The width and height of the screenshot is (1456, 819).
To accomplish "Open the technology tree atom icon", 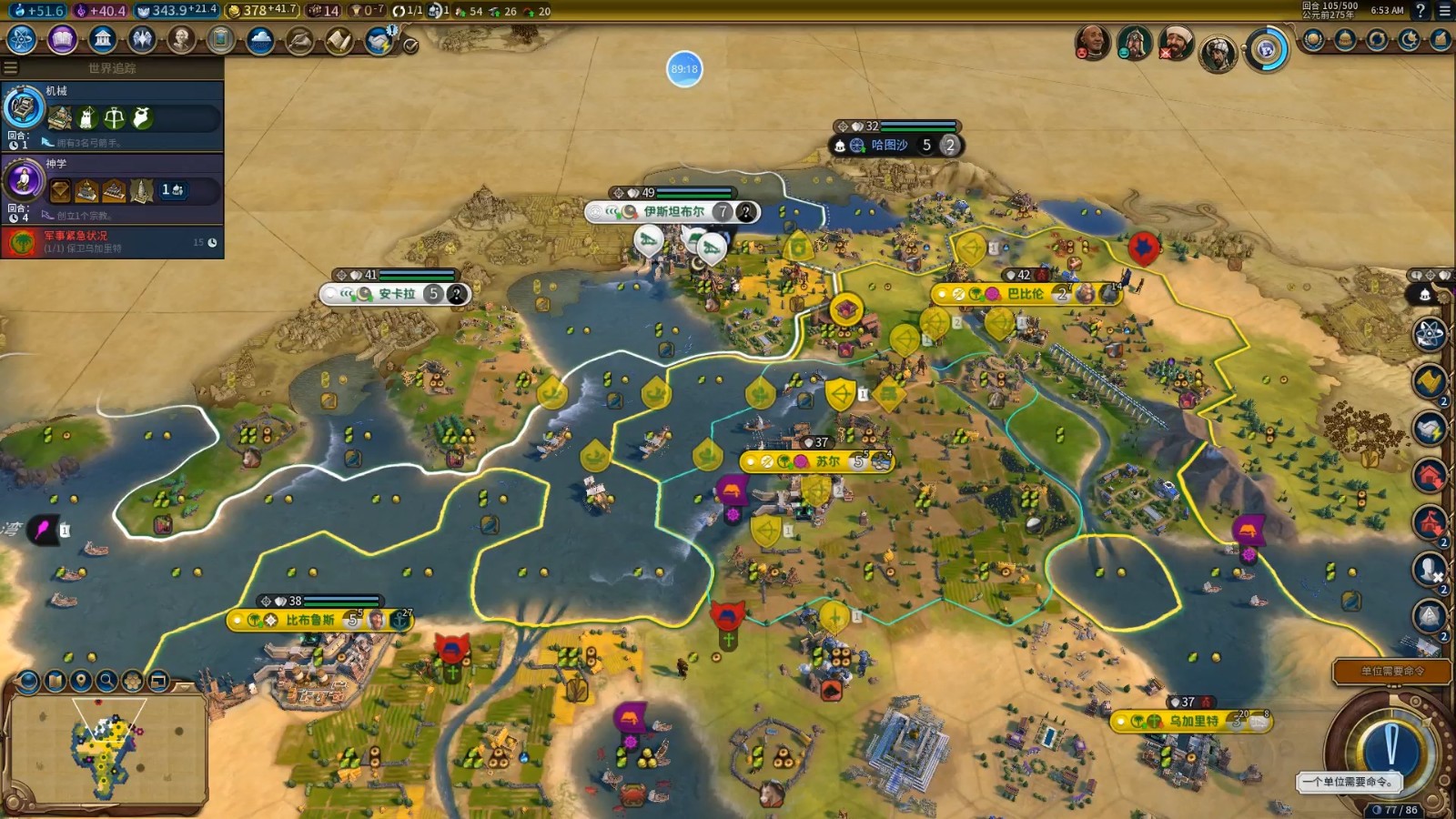I will point(21,39).
